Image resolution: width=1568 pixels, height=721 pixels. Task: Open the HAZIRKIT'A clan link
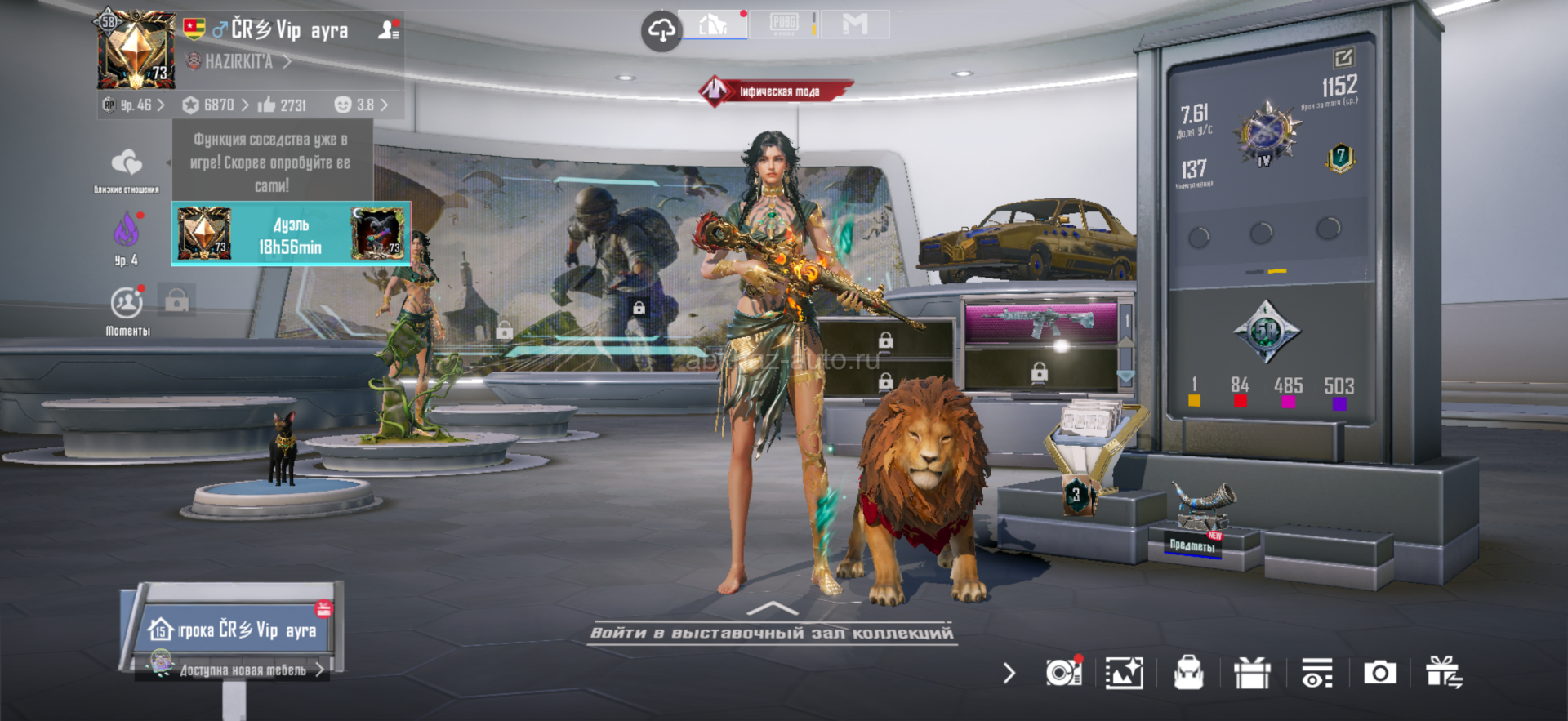click(238, 61)
